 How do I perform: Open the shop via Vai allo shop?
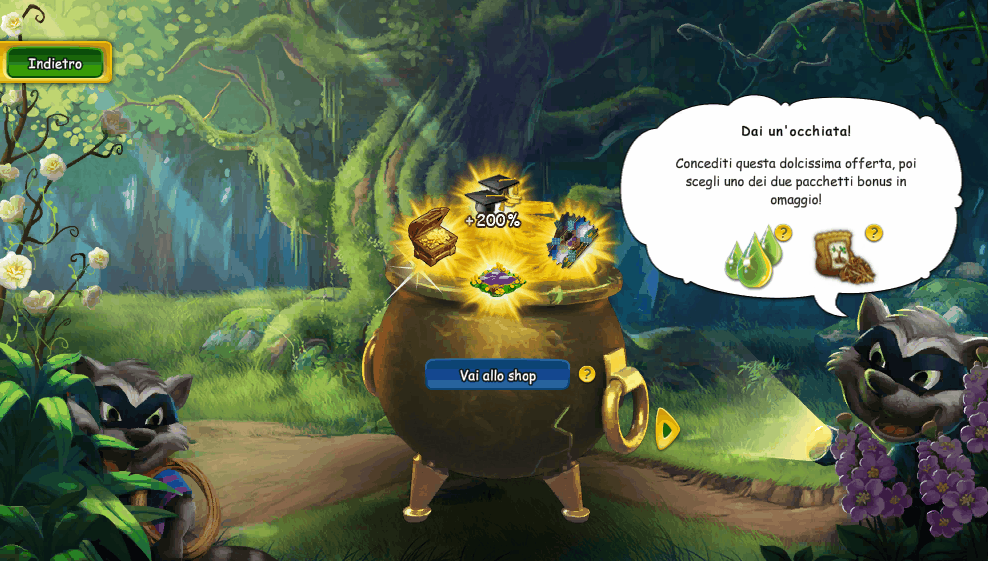coord(497,375)
